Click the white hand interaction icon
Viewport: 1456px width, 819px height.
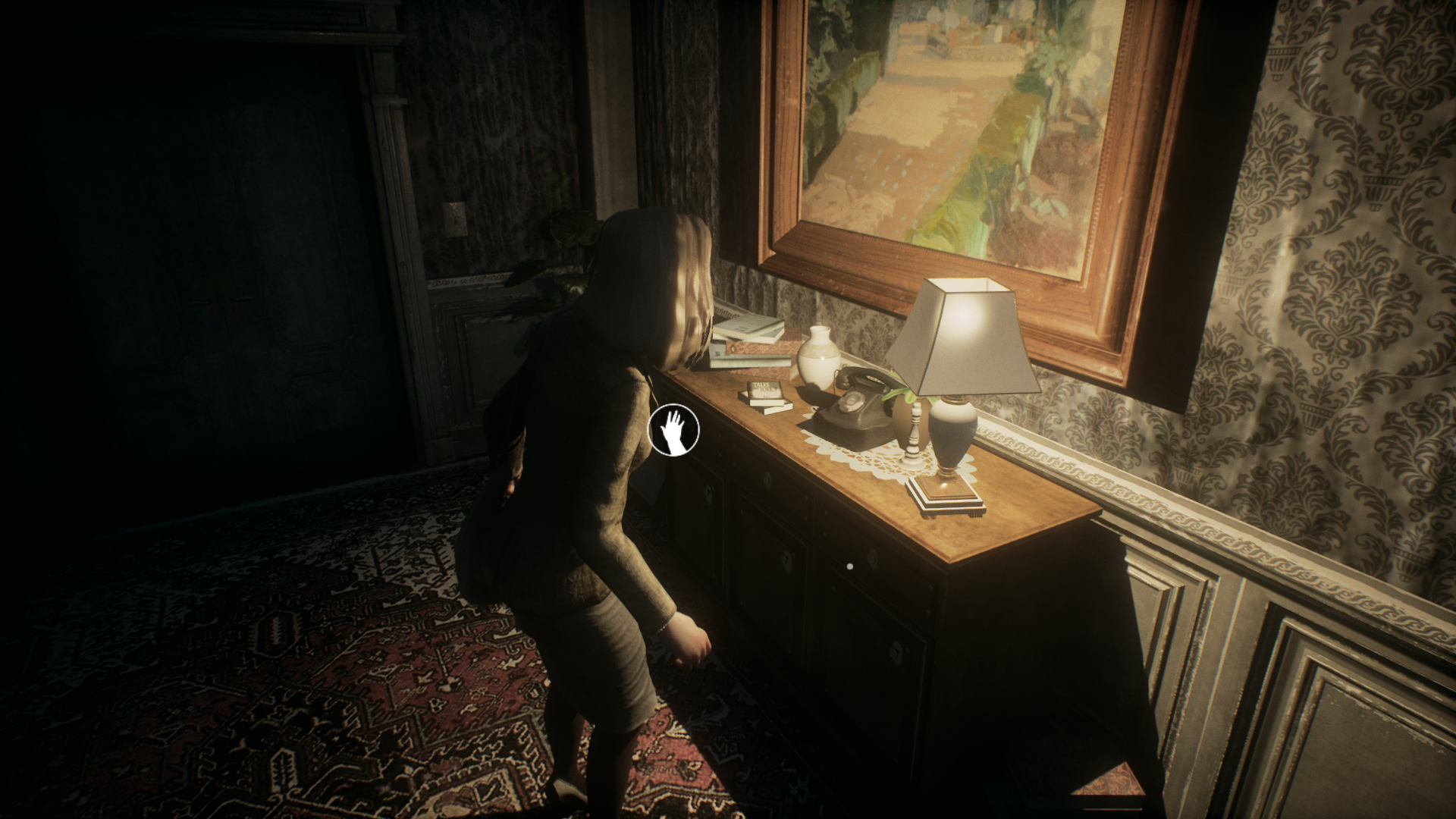click(x=673, y=431)
